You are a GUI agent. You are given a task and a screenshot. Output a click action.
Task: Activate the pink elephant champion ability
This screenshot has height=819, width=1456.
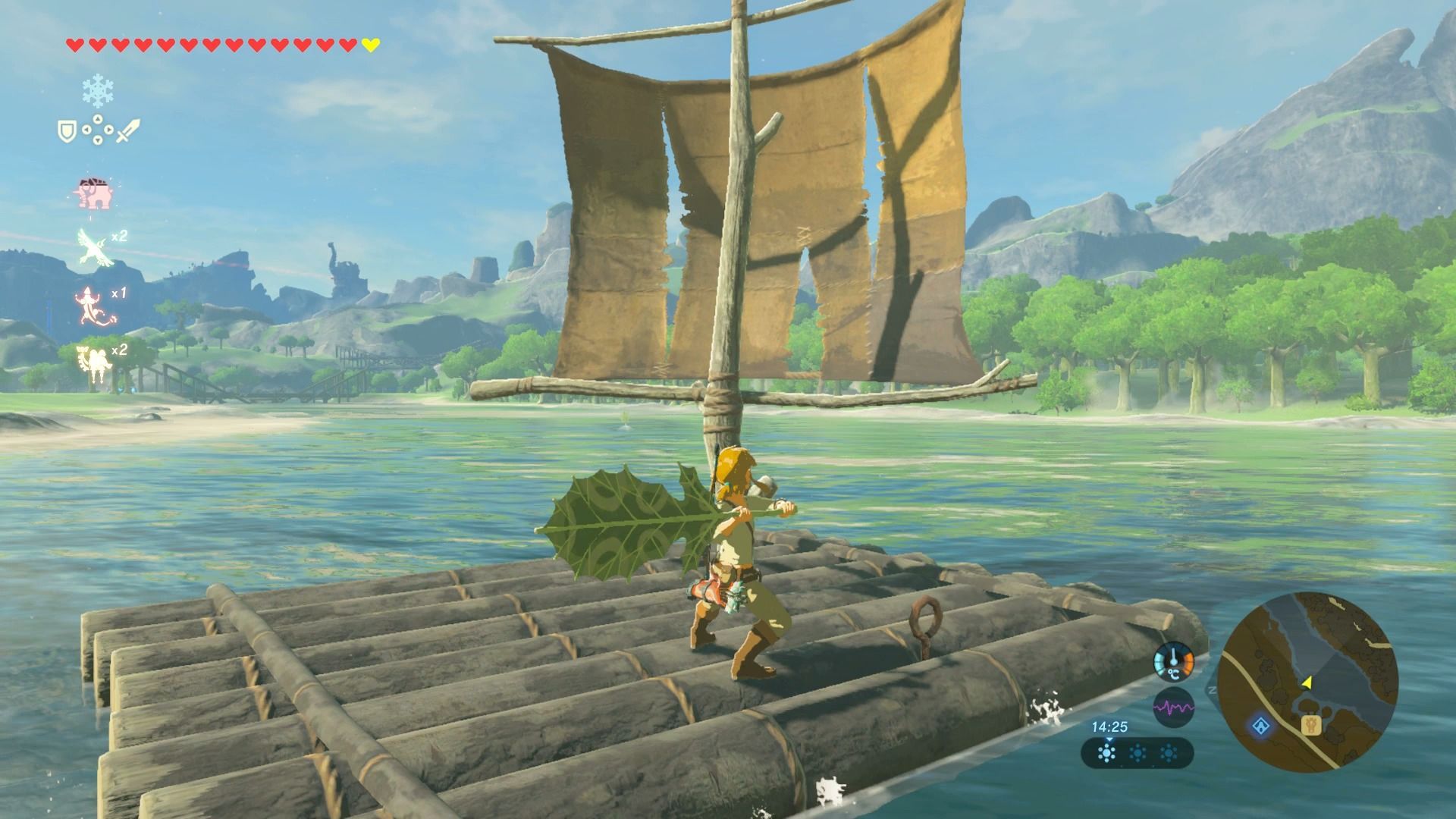93,193
